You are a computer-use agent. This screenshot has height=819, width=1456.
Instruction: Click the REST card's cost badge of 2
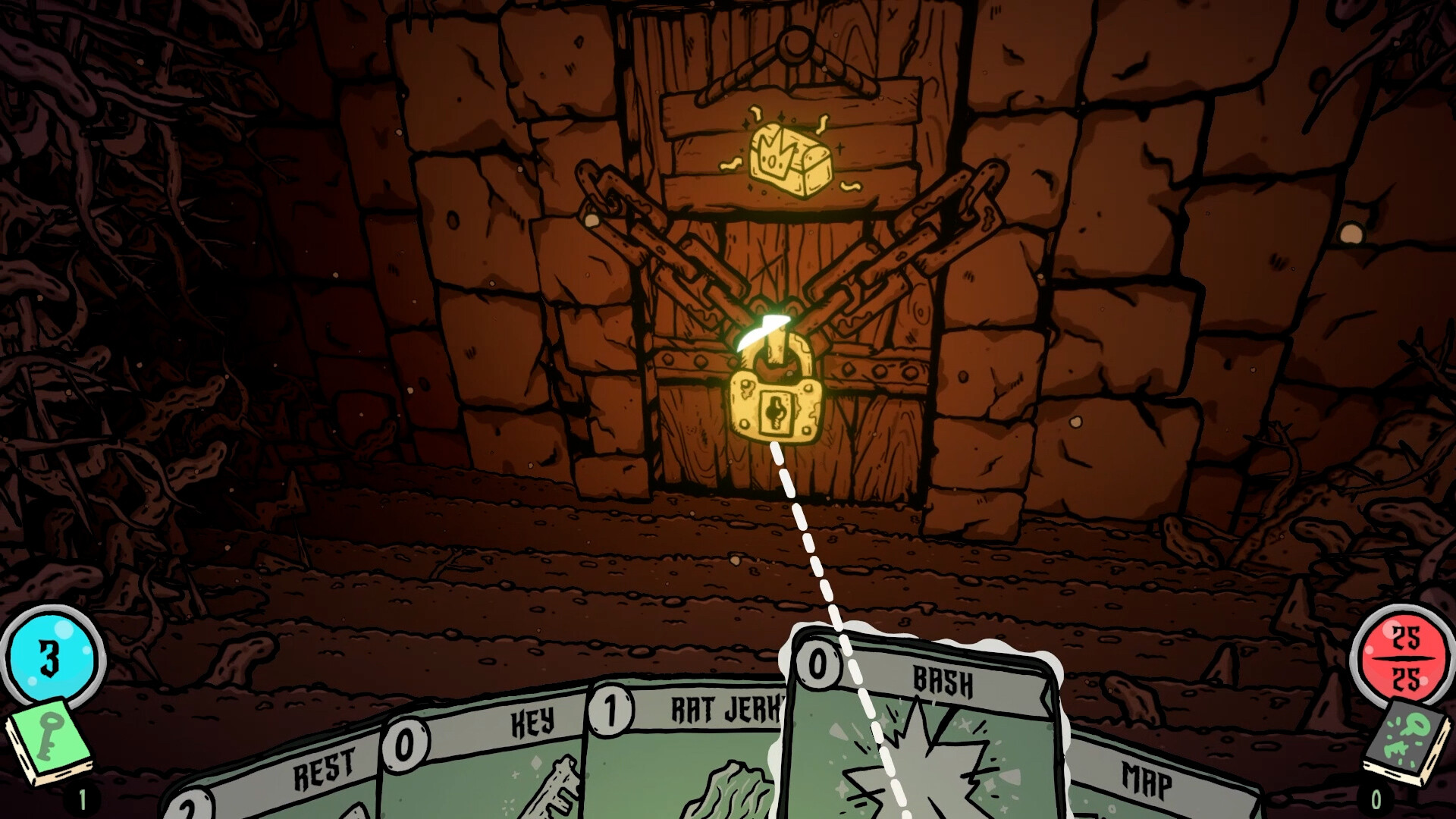(186, 813)
